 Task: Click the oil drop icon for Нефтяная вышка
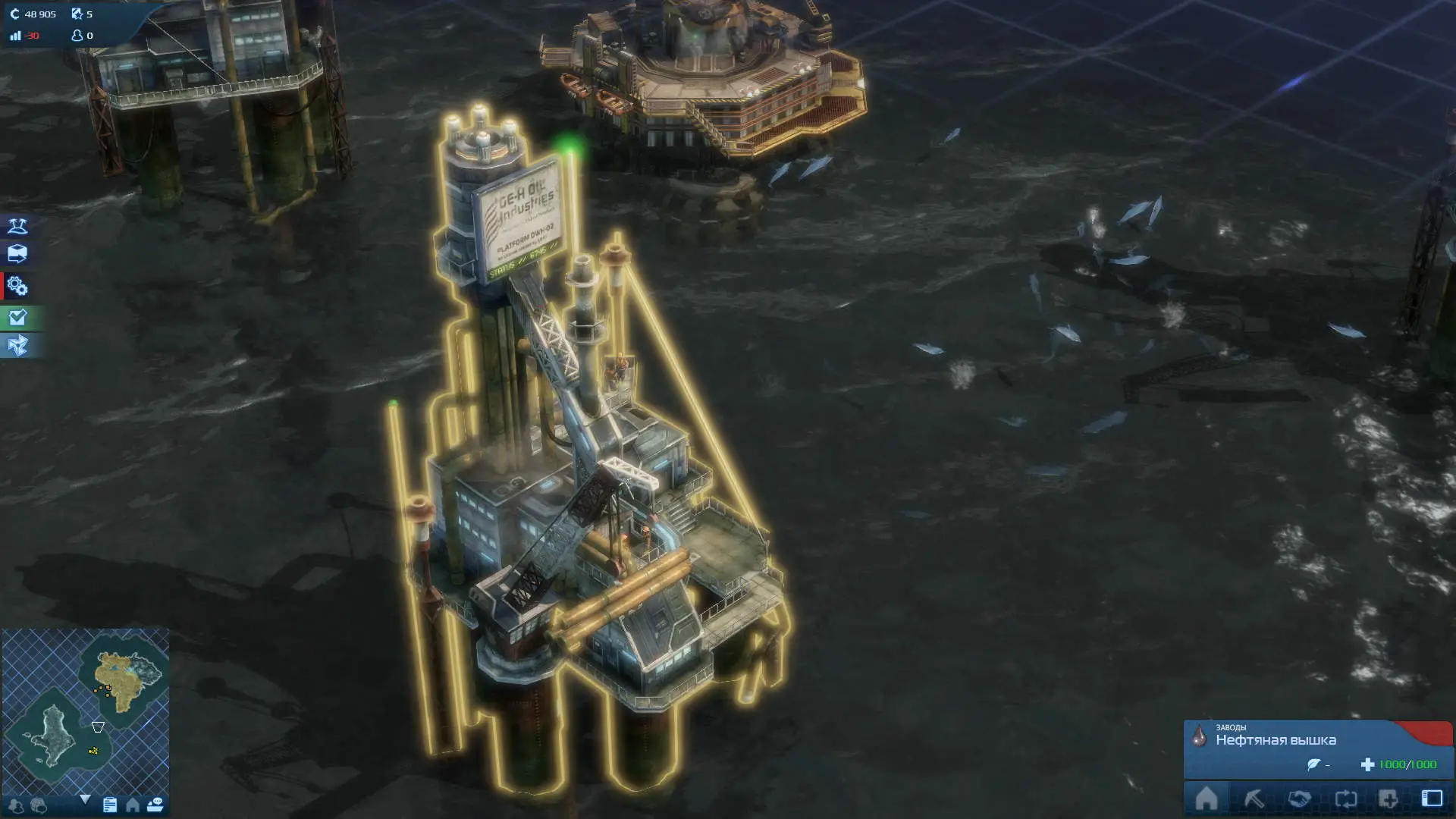pyautogui.click(x=1200, y=736)
